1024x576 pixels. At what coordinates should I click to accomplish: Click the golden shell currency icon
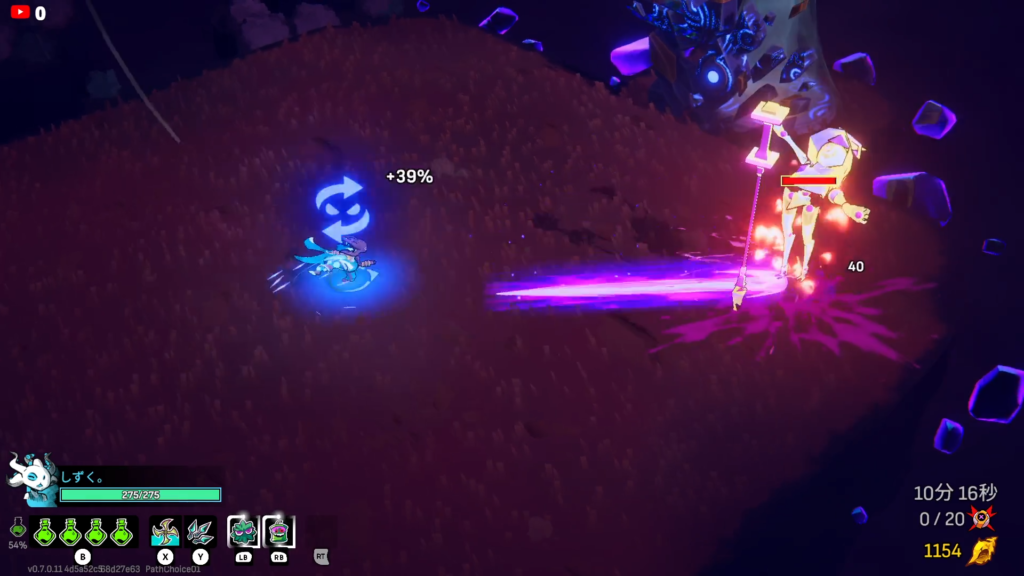click(981, 551)
